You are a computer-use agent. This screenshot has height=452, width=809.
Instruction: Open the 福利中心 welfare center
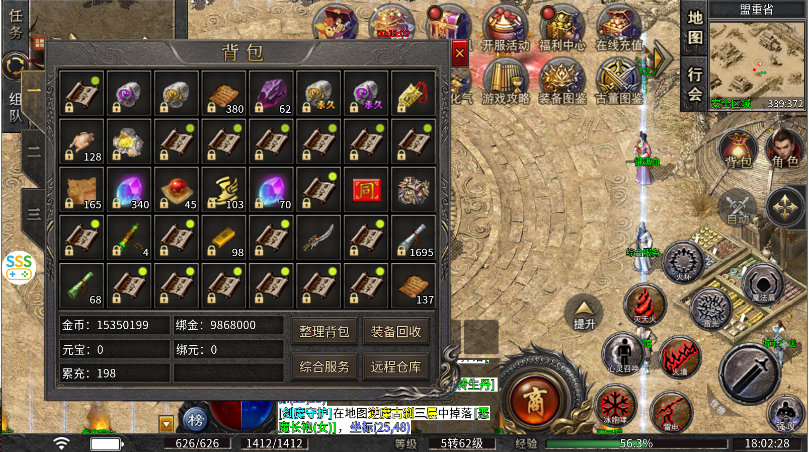561,28
